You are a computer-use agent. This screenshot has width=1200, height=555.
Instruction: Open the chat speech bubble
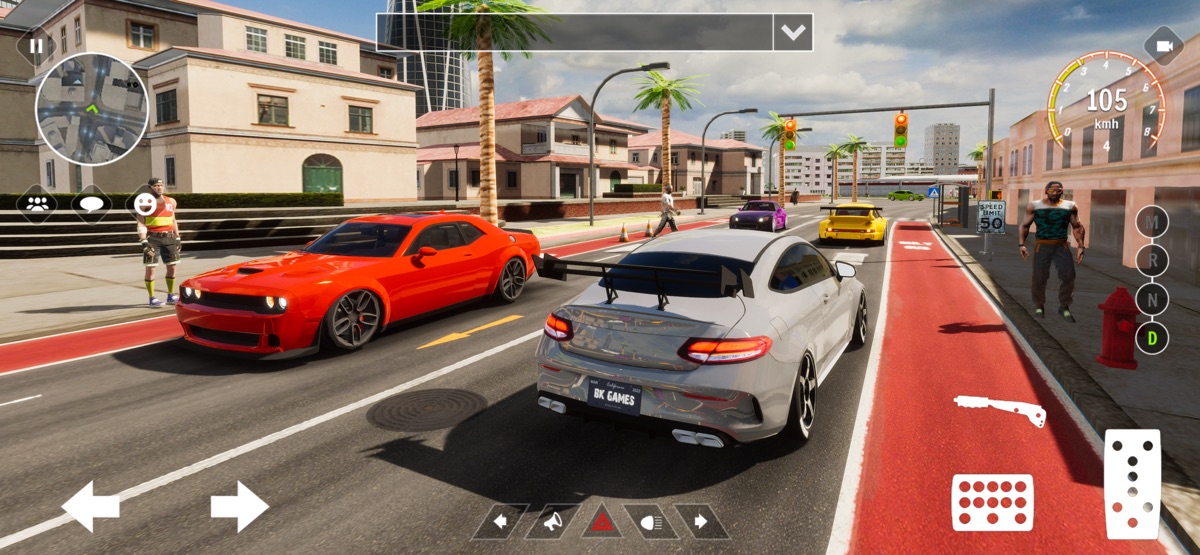(92, 203)
